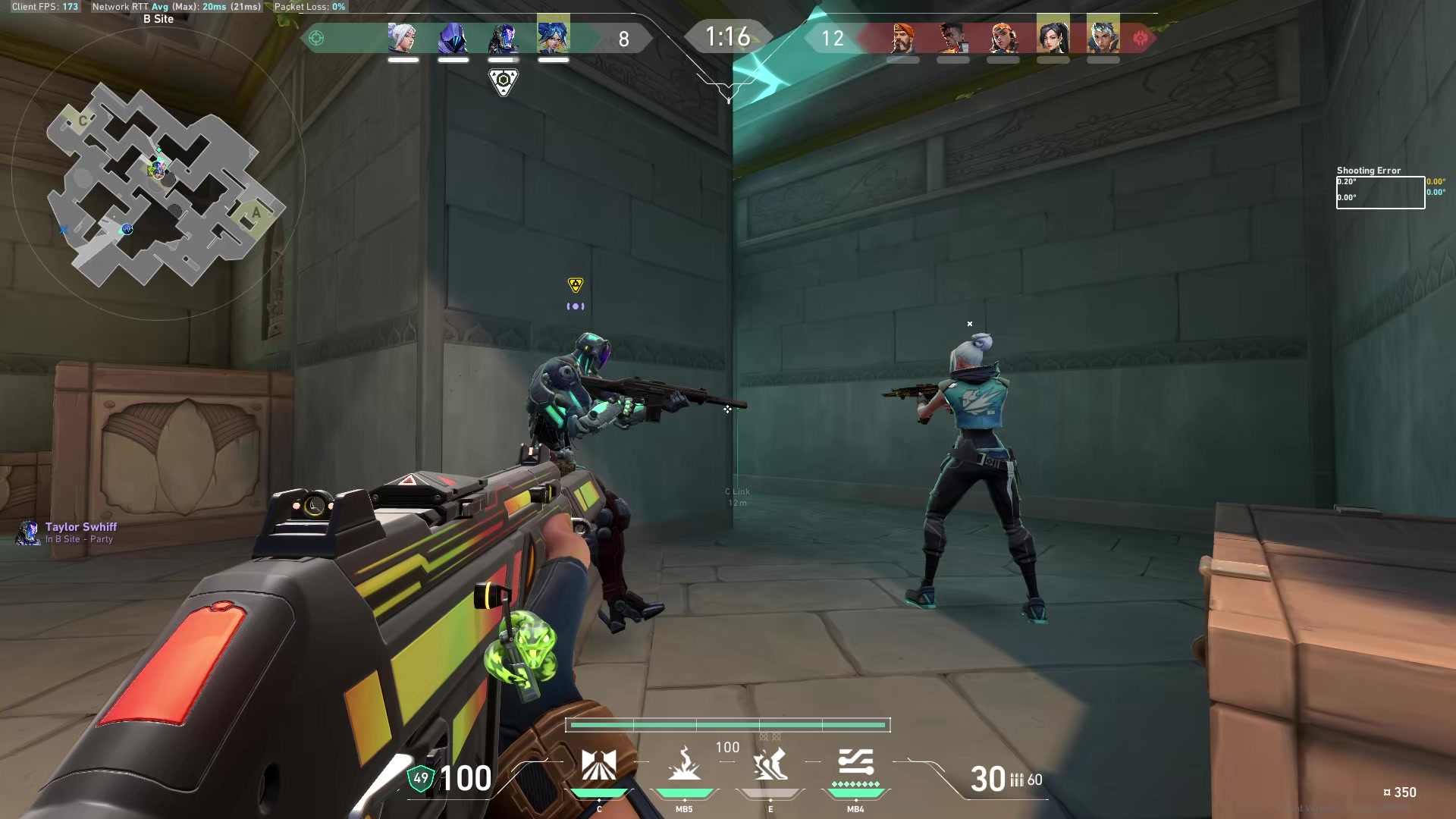This screenshot has height=819, width=1456.
Task: Select Omen's hooded portrait
Action: coord(453,36)
